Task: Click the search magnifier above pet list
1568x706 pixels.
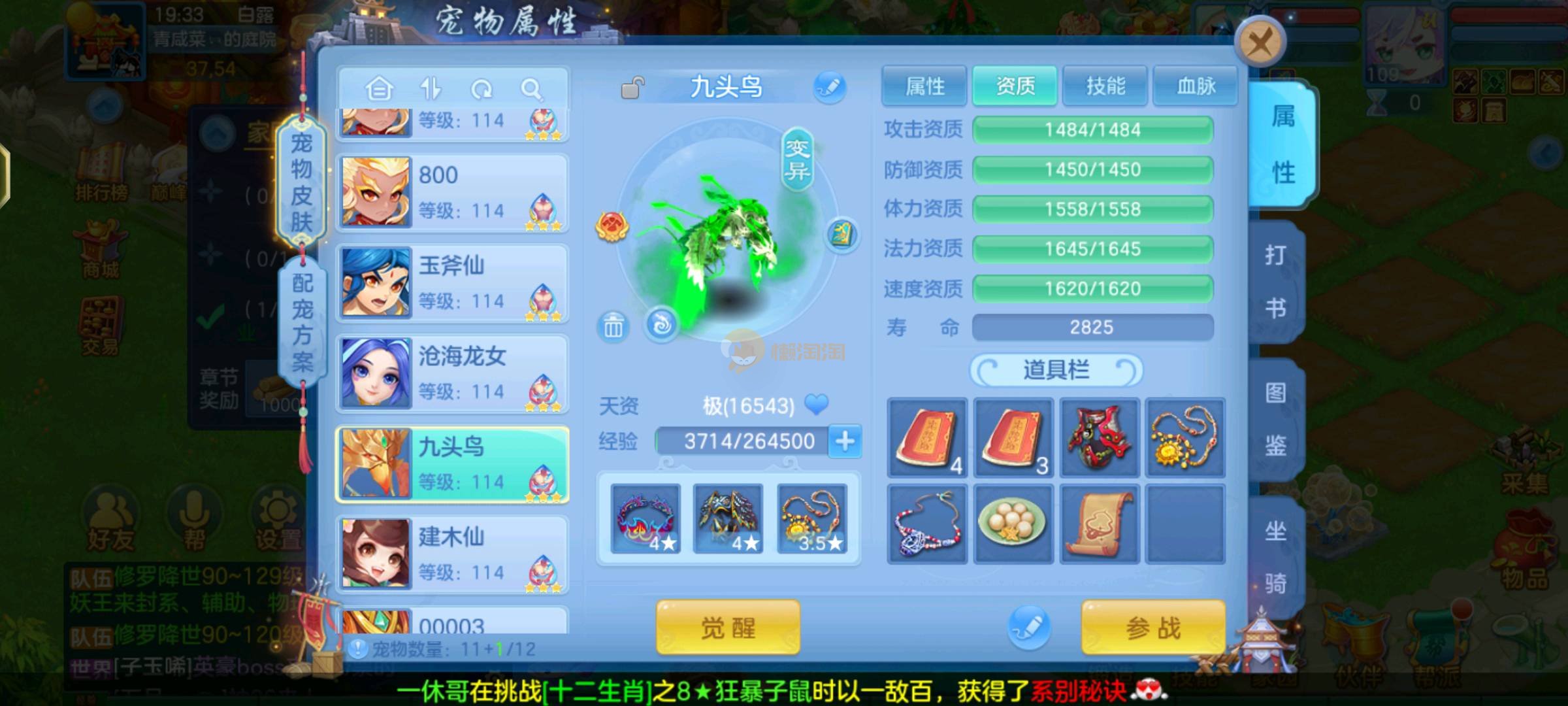Action: (532, 88)
